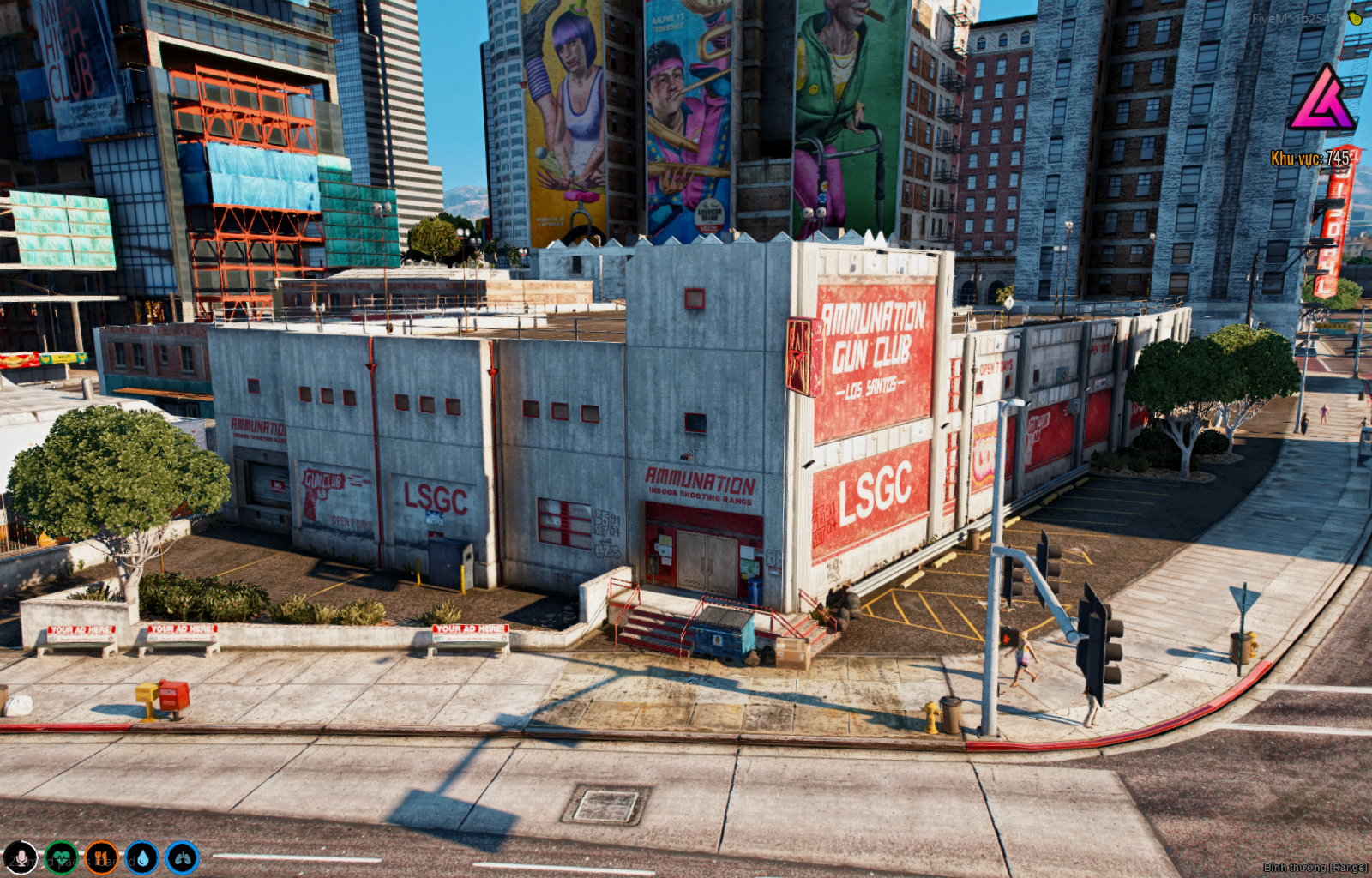Select the green heart health icon
Image resolution: width=1372 pixels, height=878 pixels.
tap(61, 857)
